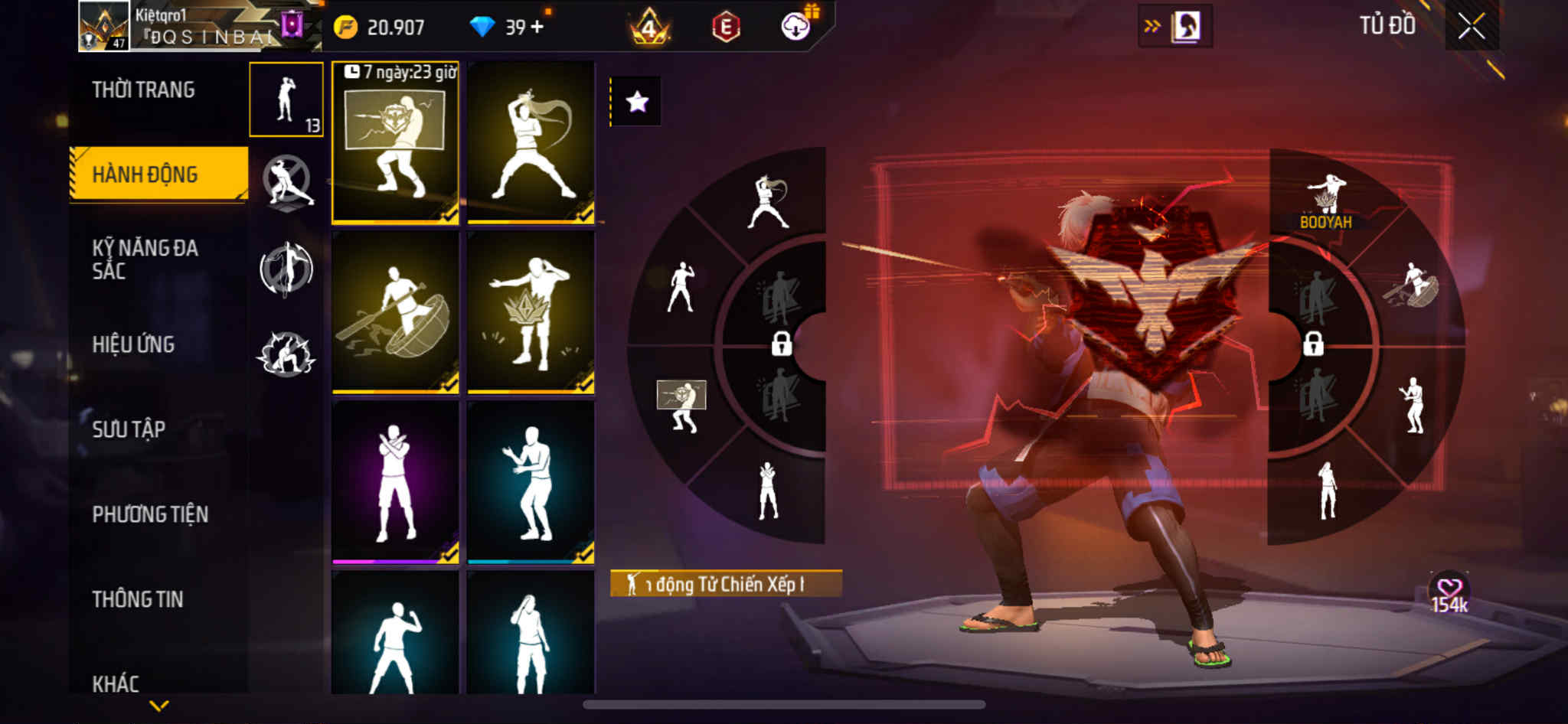Close the Tủ Đồ wardrobe screen

pyautogui.click(x=1471, y=27)
